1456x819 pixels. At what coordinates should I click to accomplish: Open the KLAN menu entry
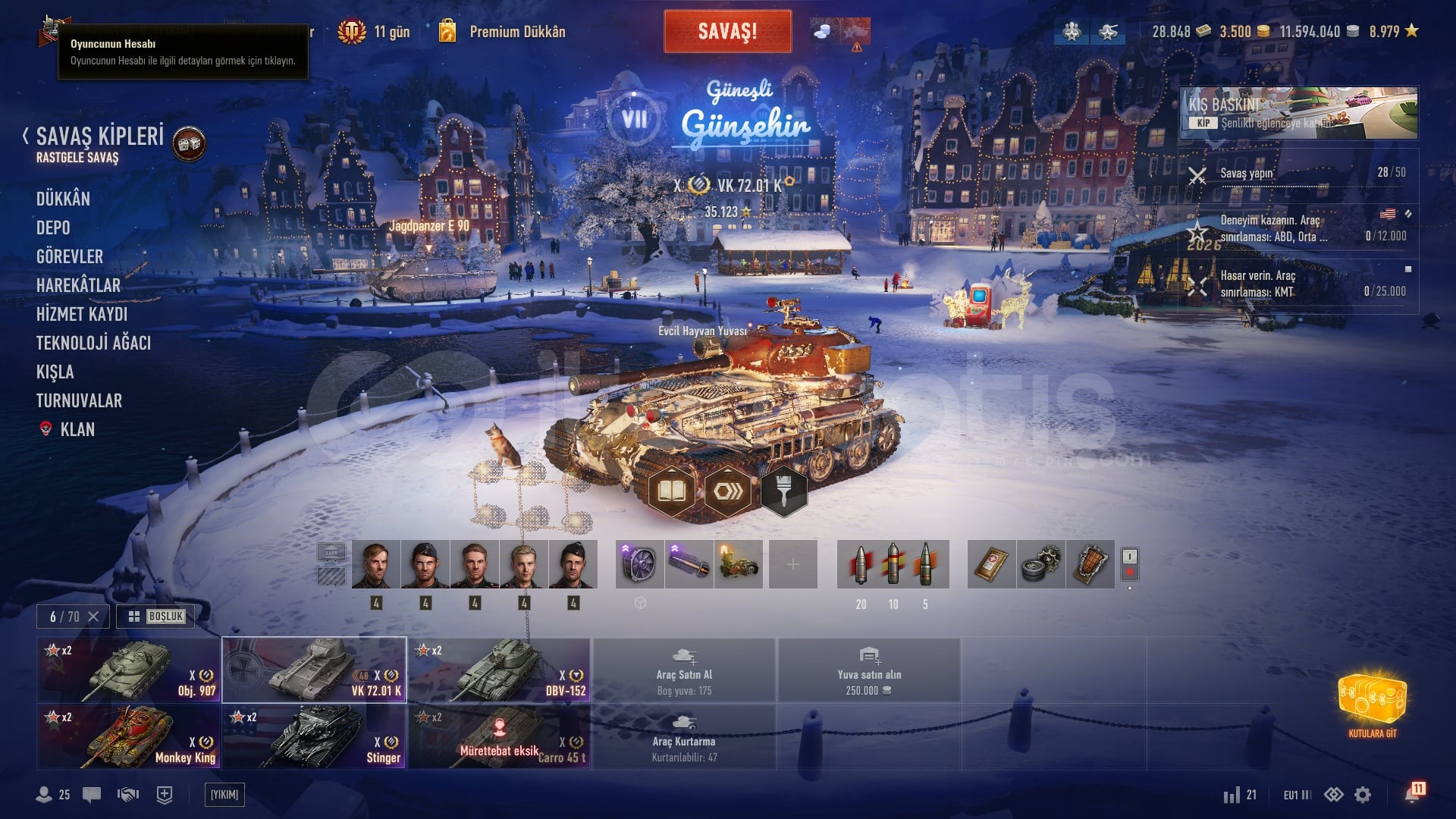click(77, 429)
